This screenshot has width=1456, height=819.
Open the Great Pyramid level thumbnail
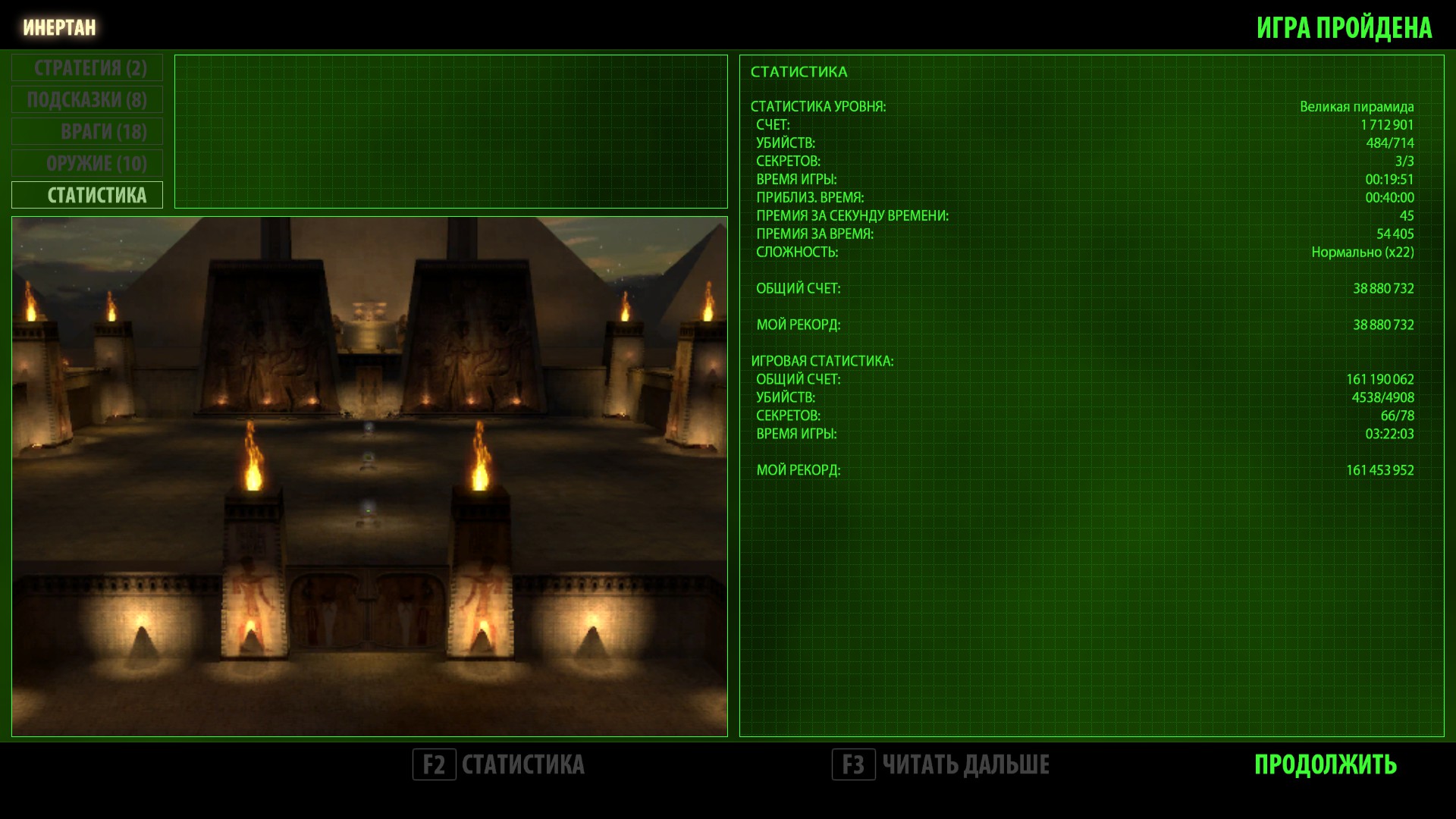coord(369,476)
